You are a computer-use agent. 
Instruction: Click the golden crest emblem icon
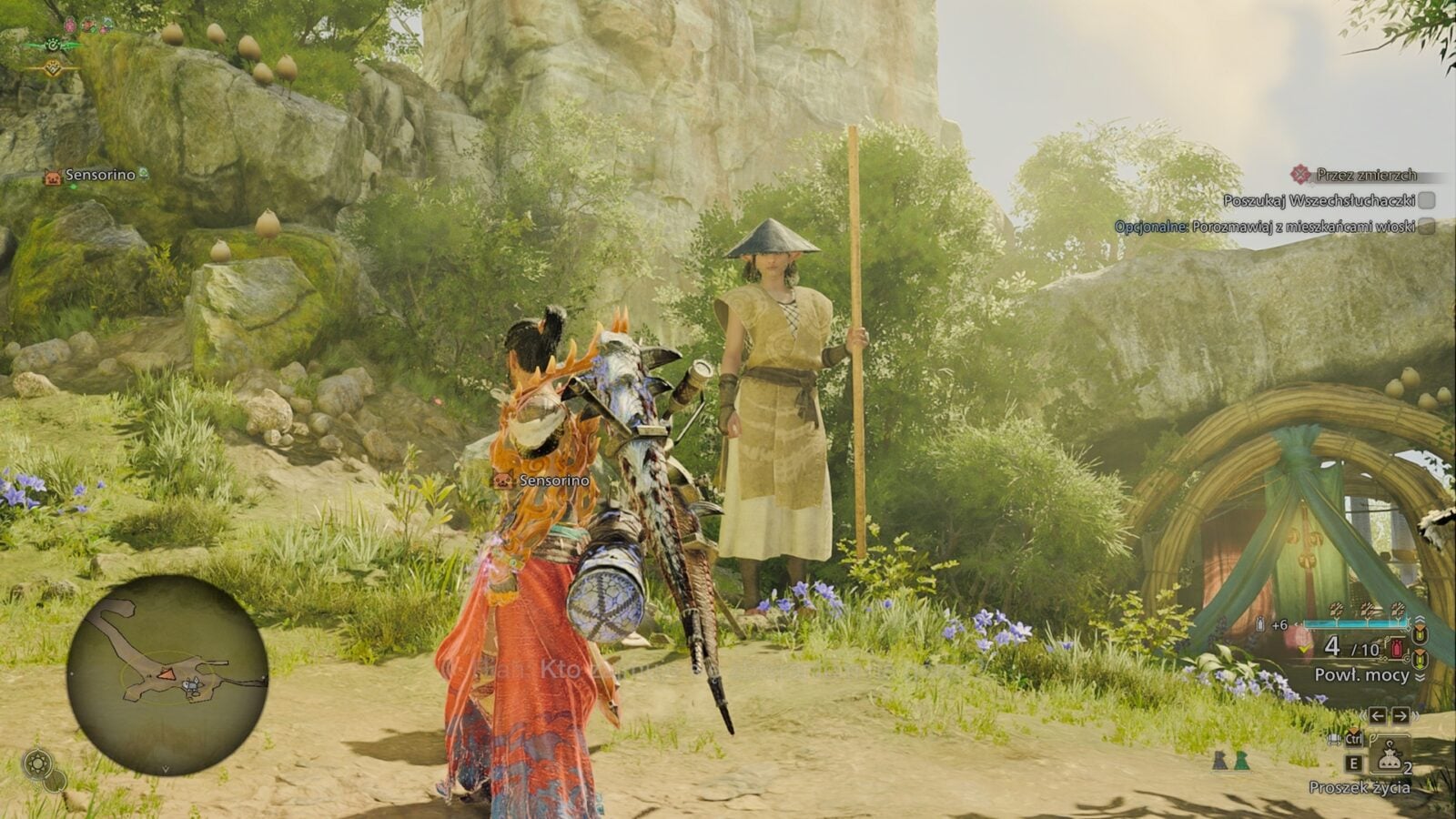(x=53, y=66)
